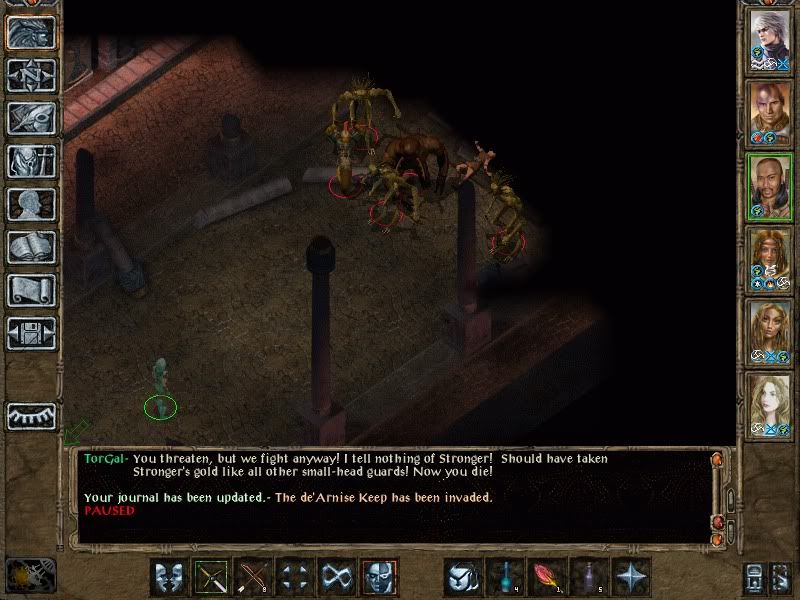The width and height of the screenshot is (800, 600).
Task: Open the priest scroll with parchment icon
Action: tap(32, 290)
